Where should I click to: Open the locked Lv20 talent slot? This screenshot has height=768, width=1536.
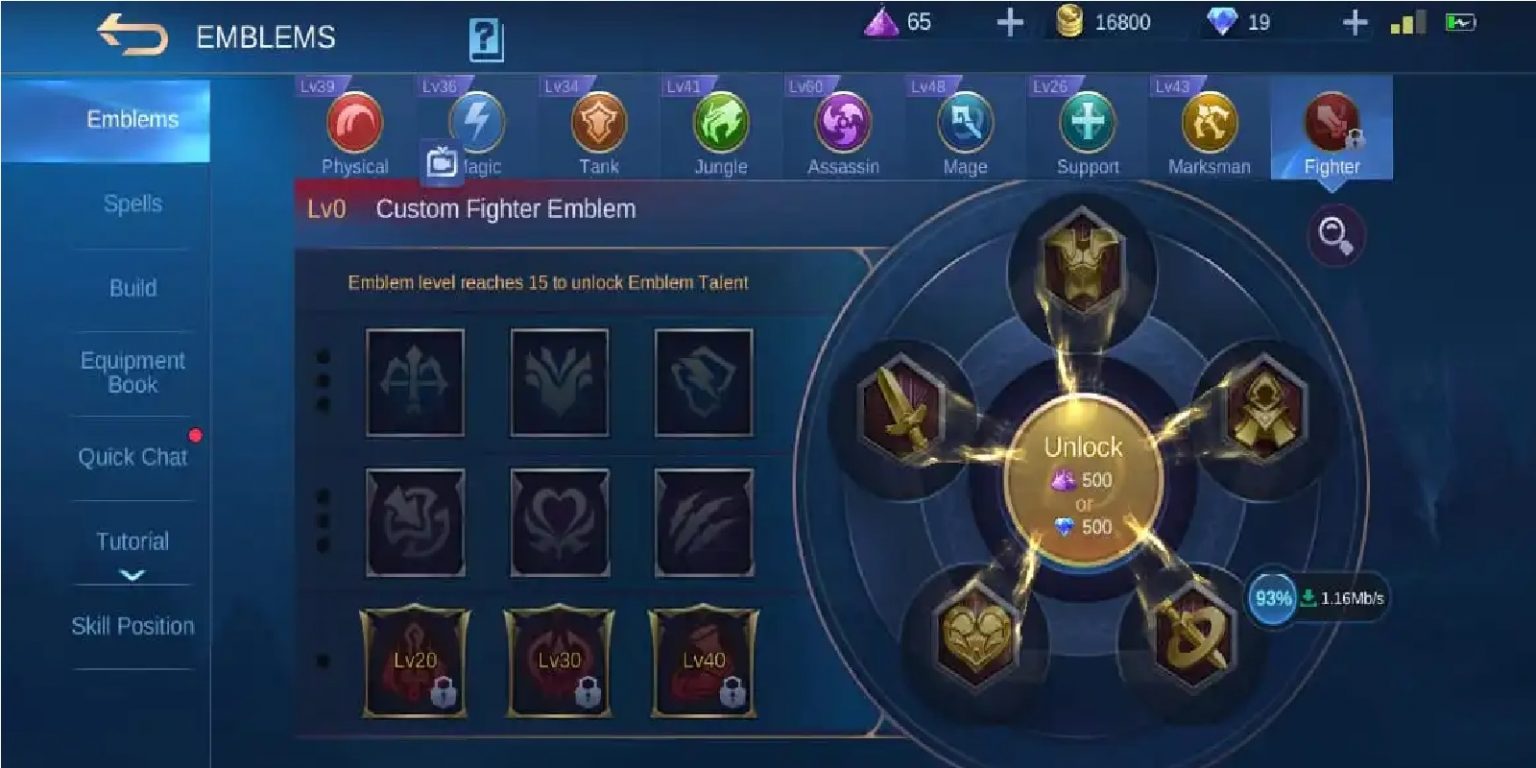tap(416, 661)
